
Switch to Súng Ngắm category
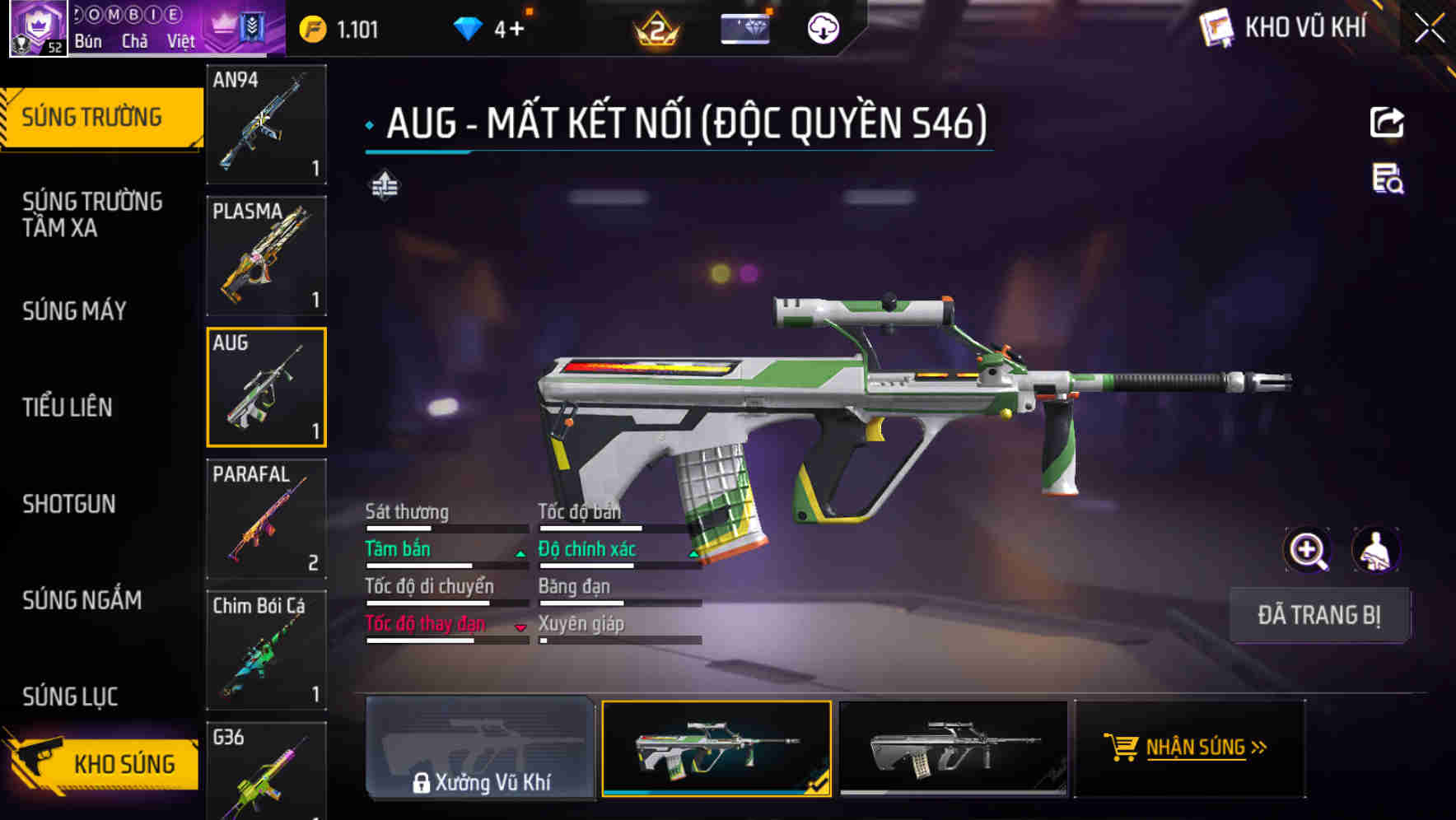point(82,600)
